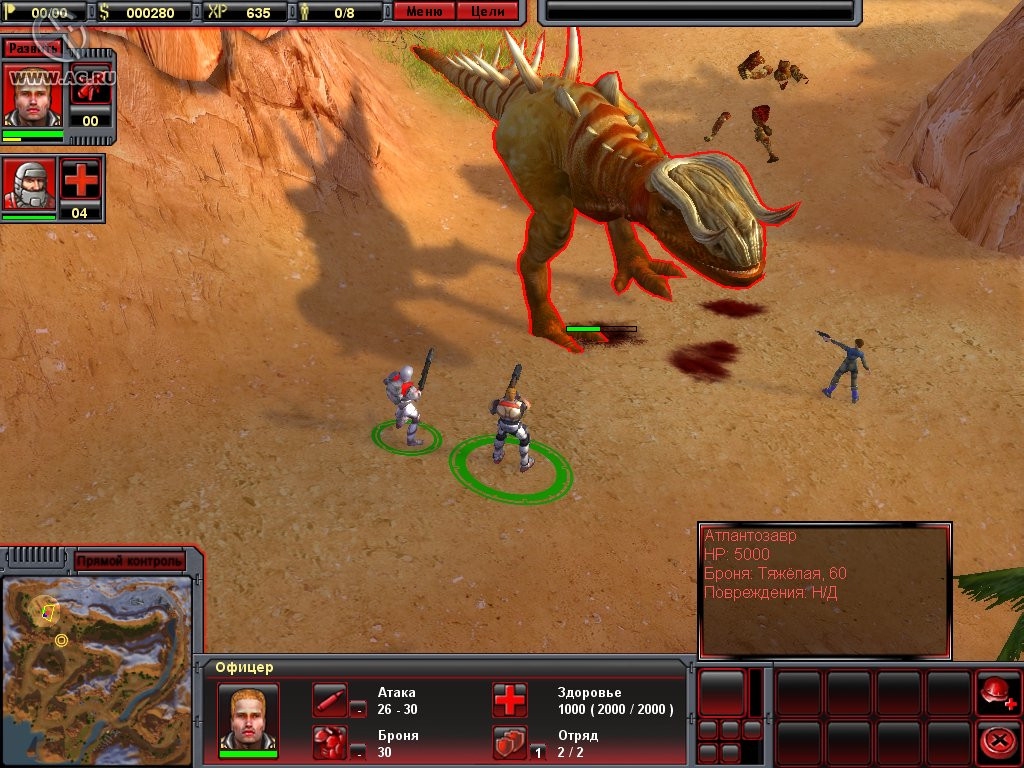The width and height of the screenshot is (1024, 768).
Task: Select the Броня armor icon
Action: [330, 742]
